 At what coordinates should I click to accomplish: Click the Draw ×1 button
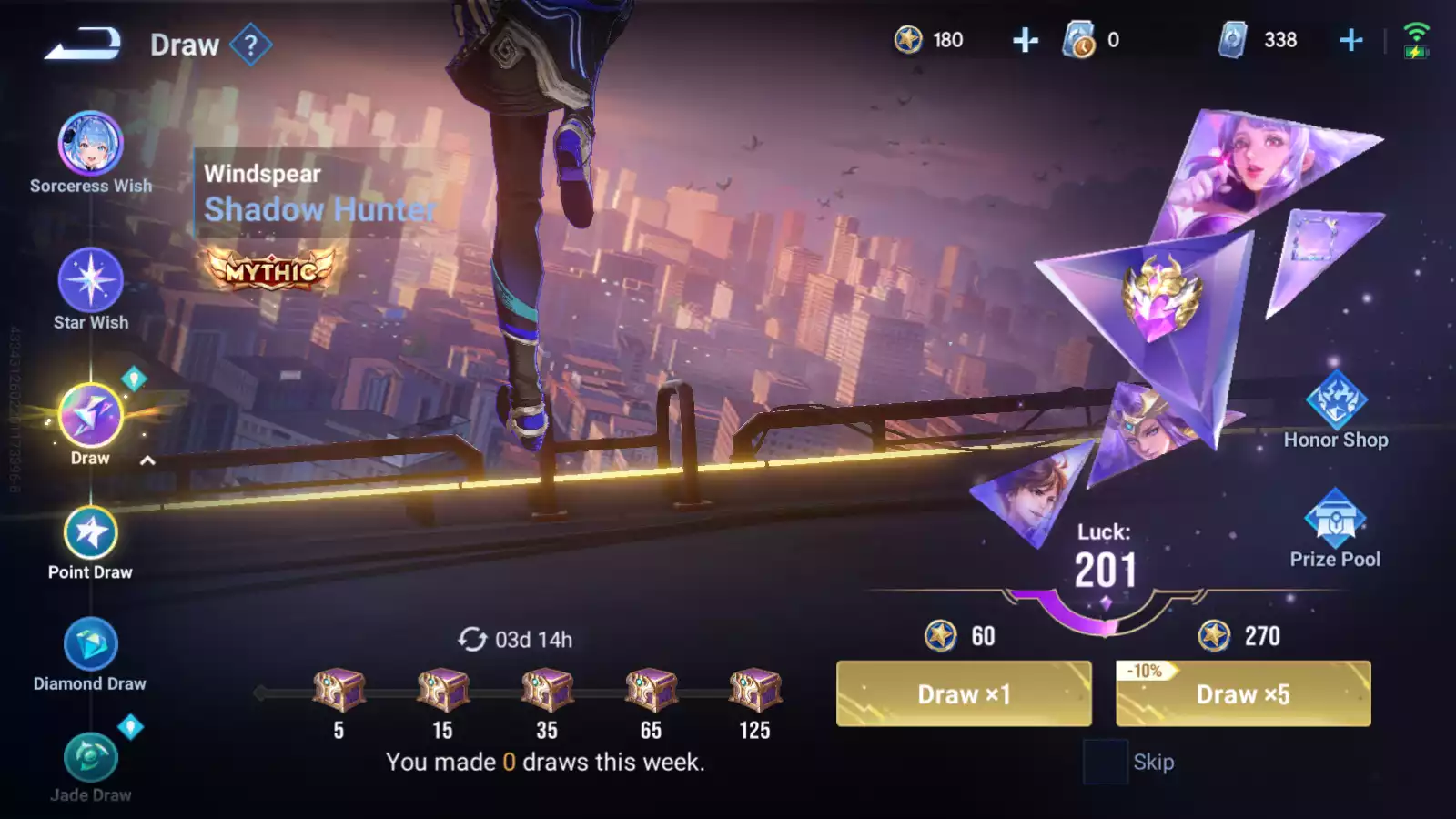coord(964,693)
